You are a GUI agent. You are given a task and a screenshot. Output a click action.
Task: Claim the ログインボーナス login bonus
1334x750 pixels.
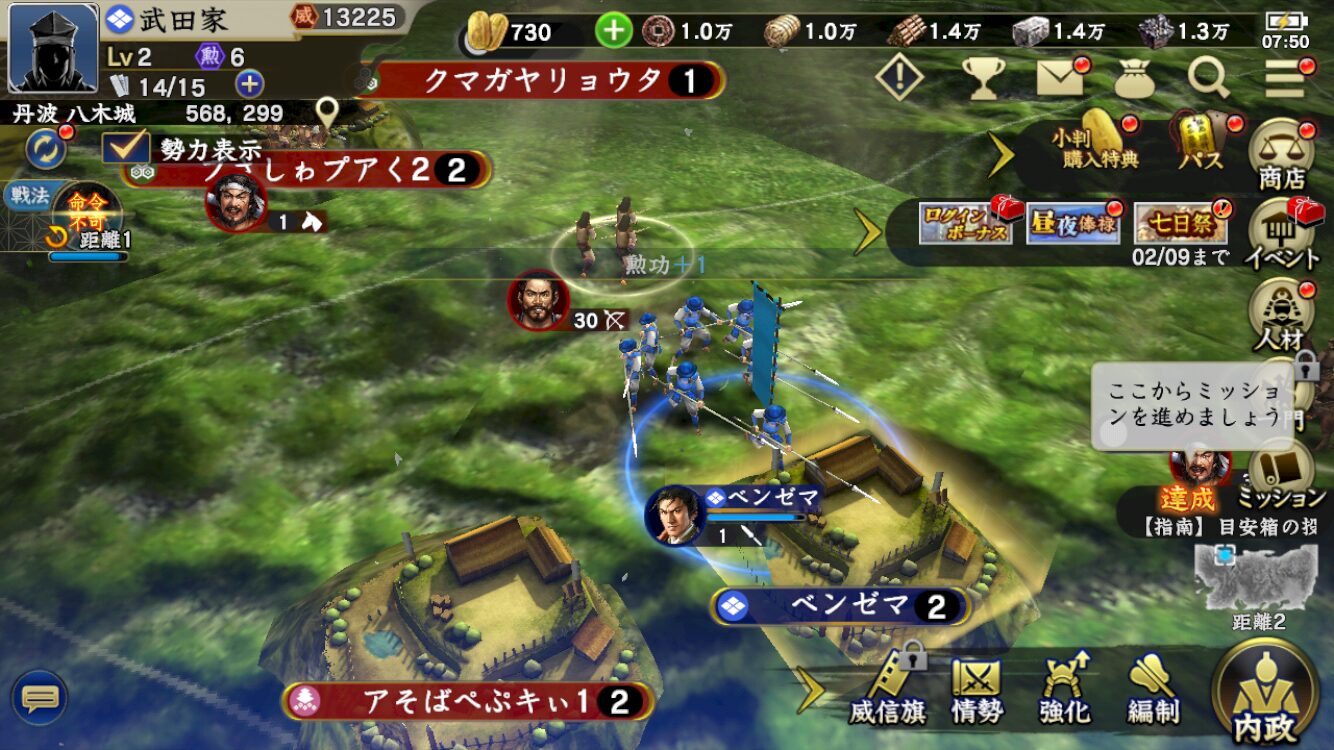pyautogui.click(x=965, y=224)
